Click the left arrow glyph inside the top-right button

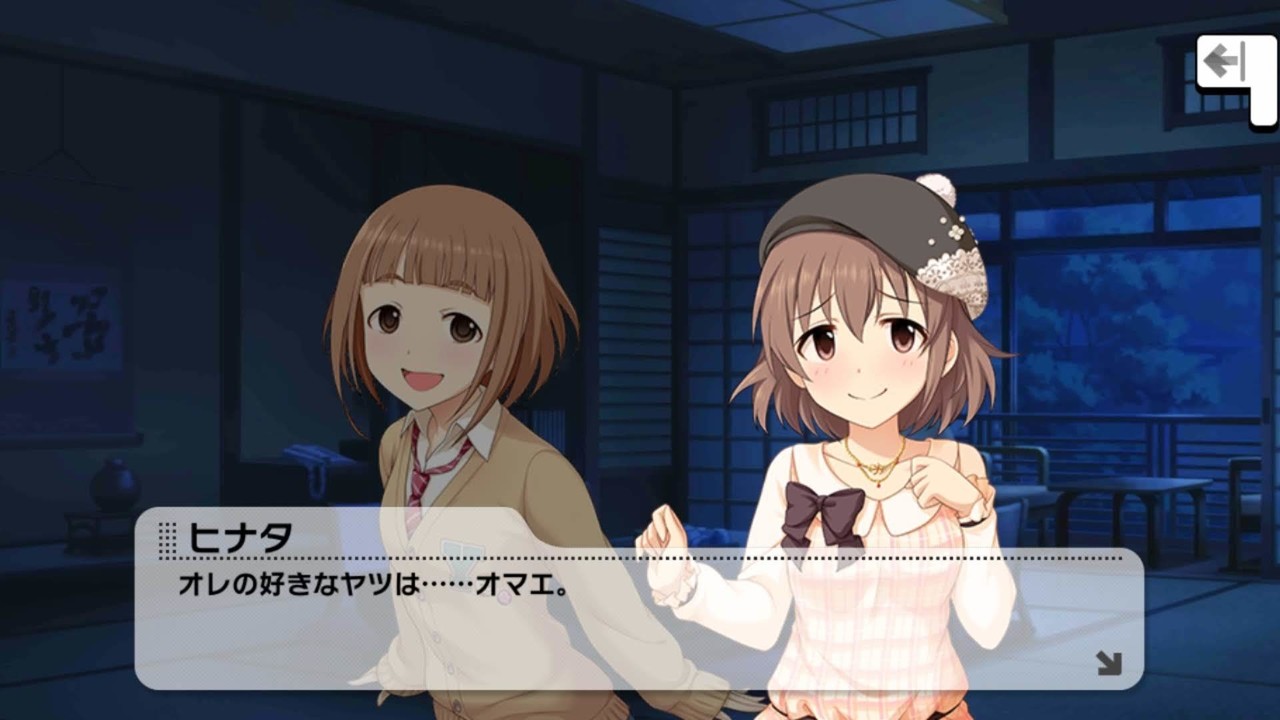click(1221, 60)
